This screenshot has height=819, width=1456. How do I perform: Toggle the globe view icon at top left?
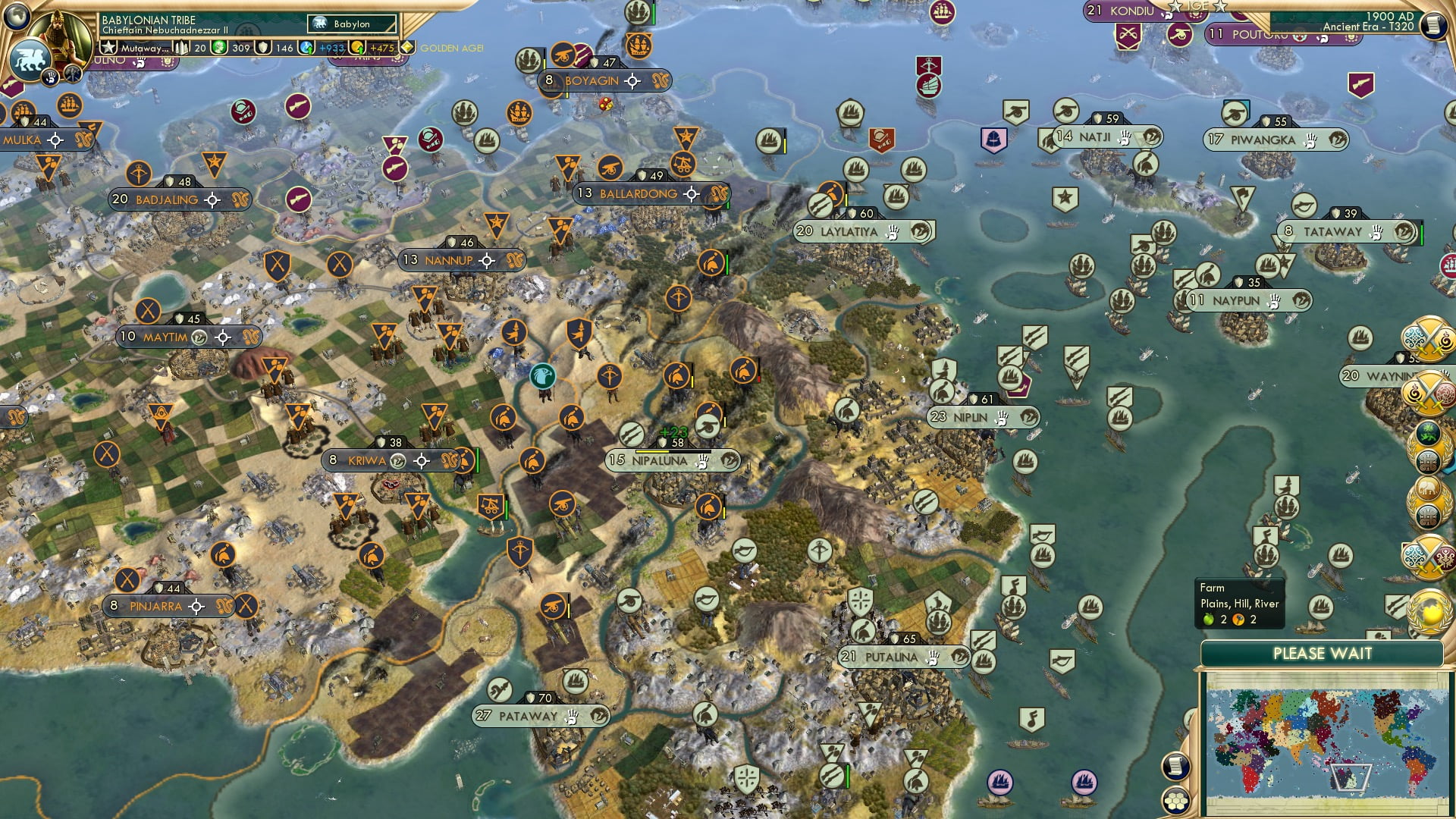[15, 17]
